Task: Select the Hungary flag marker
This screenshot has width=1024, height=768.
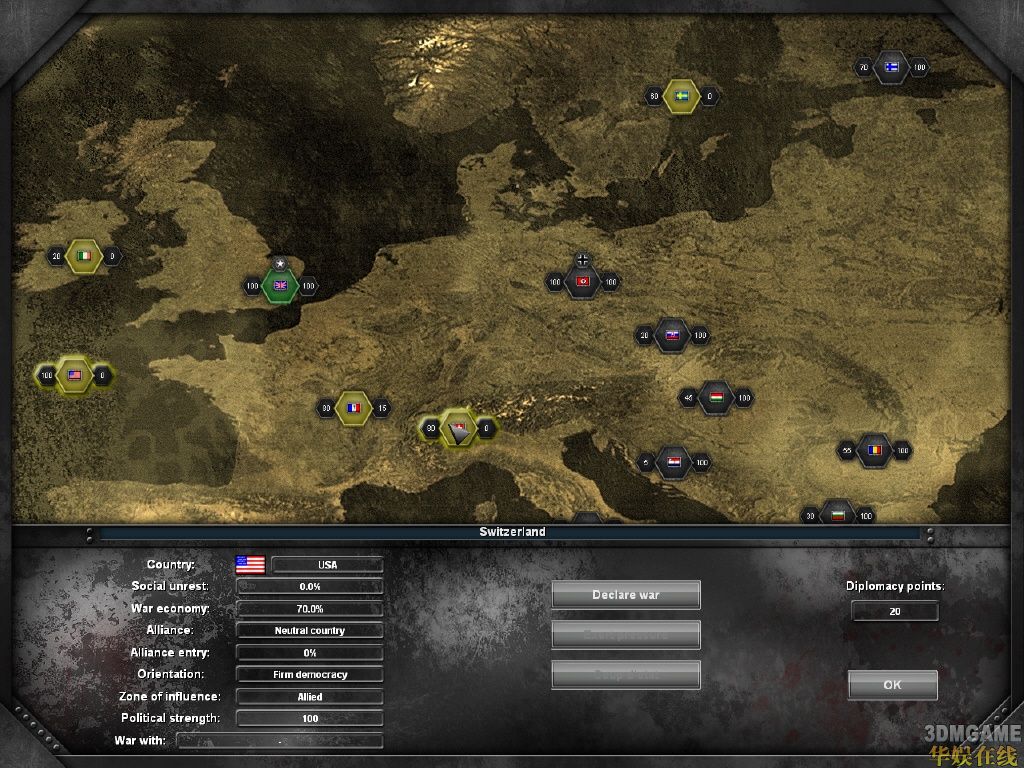Action: point(716,398)
